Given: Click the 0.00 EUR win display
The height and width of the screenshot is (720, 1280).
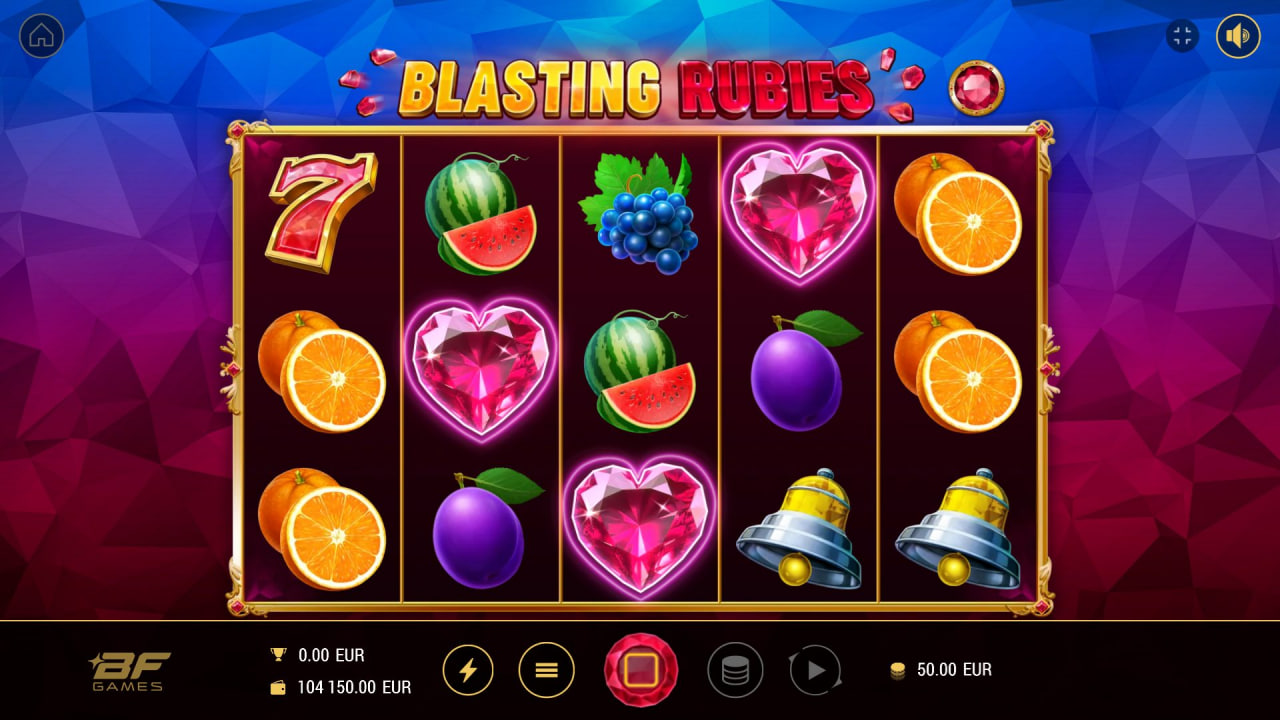Looking at the screenshot, I should coord(331,655).
